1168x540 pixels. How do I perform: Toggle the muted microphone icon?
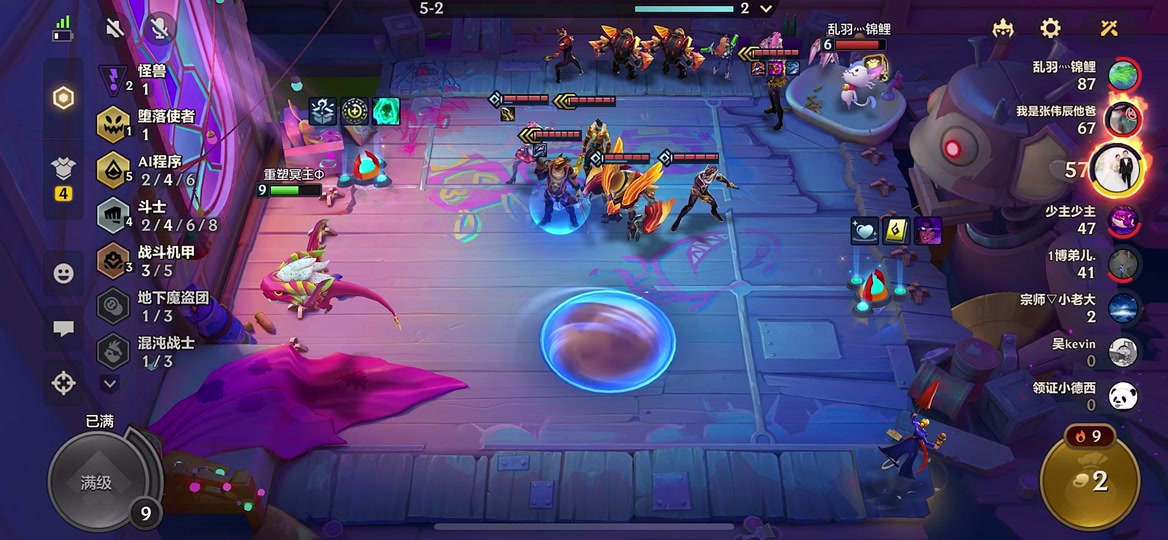pos(159,27)
